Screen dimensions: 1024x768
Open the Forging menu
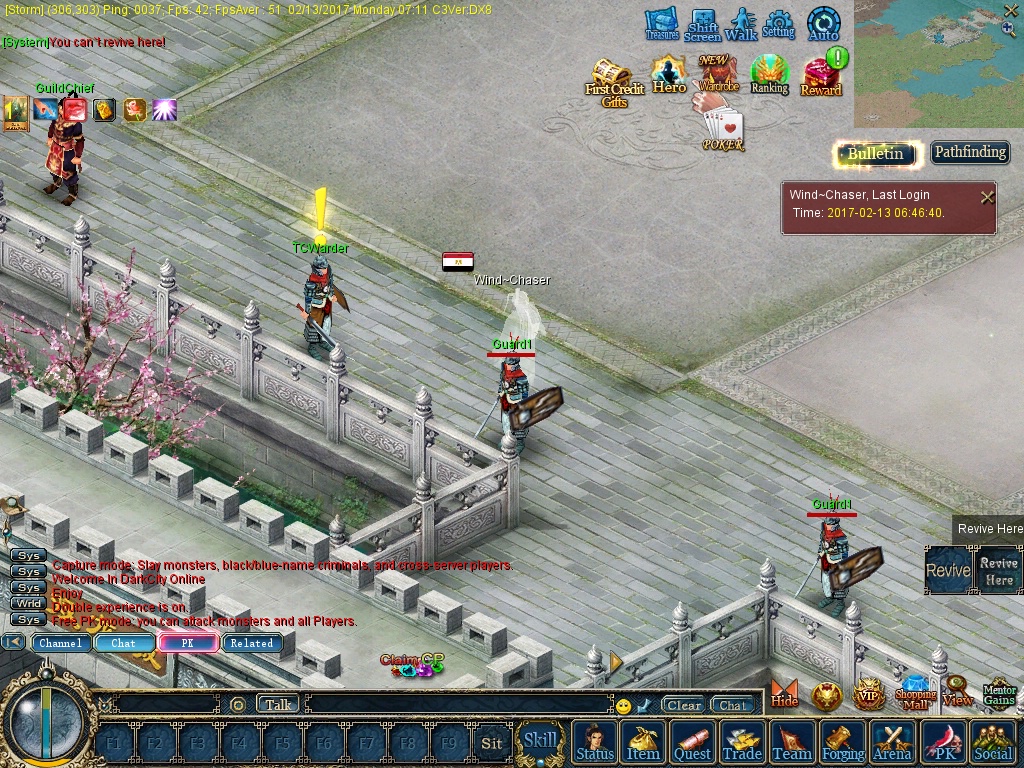(x=843, y=743)
